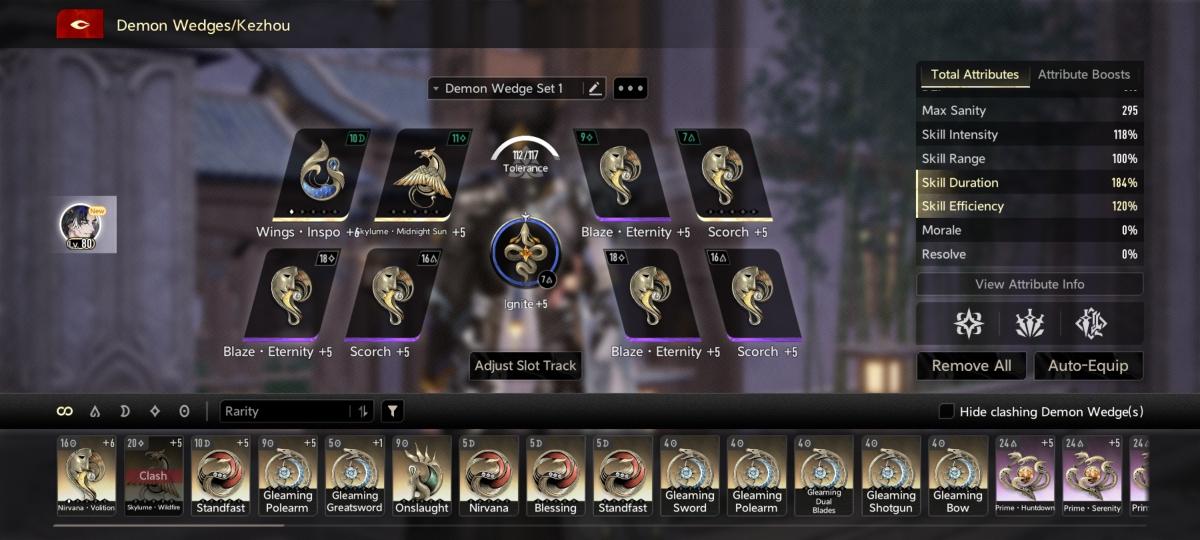Toggle Hide clashing Demon Wedge(s) checkbox
The width and height of the screenshot is (1200, 540).
pos(946,411)
